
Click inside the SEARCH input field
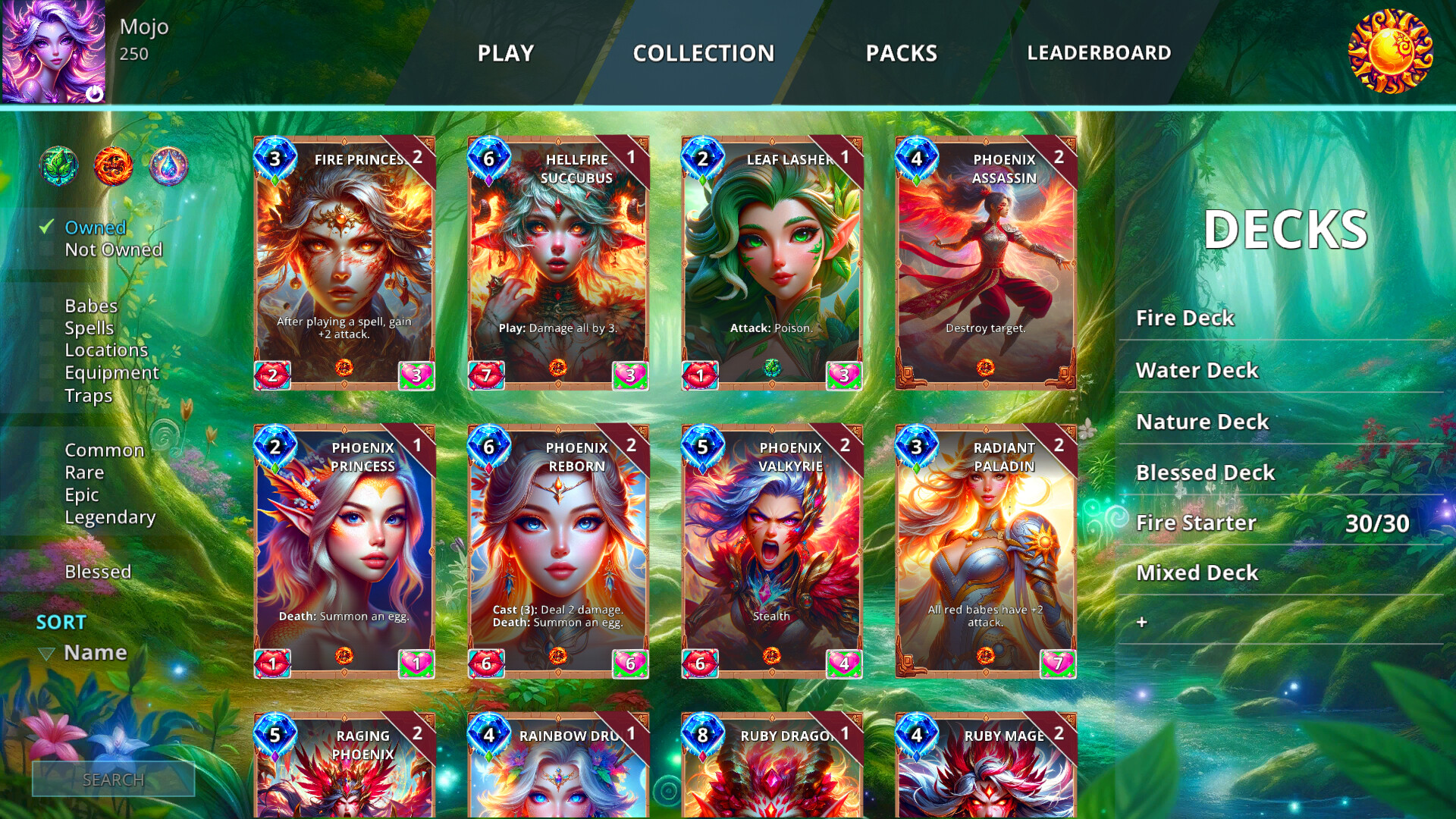[x=114, y=779]
